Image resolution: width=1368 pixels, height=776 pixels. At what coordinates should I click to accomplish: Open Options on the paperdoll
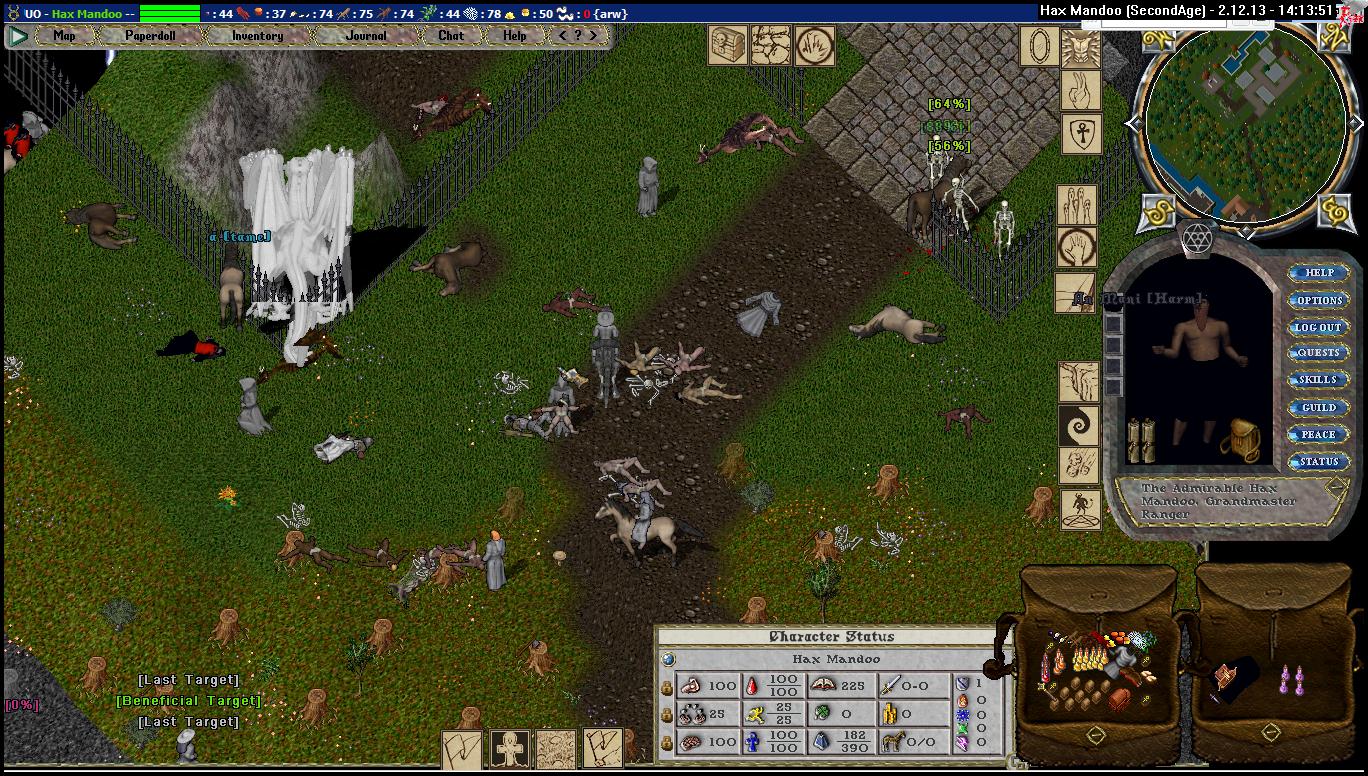(x=1319, y=300)
